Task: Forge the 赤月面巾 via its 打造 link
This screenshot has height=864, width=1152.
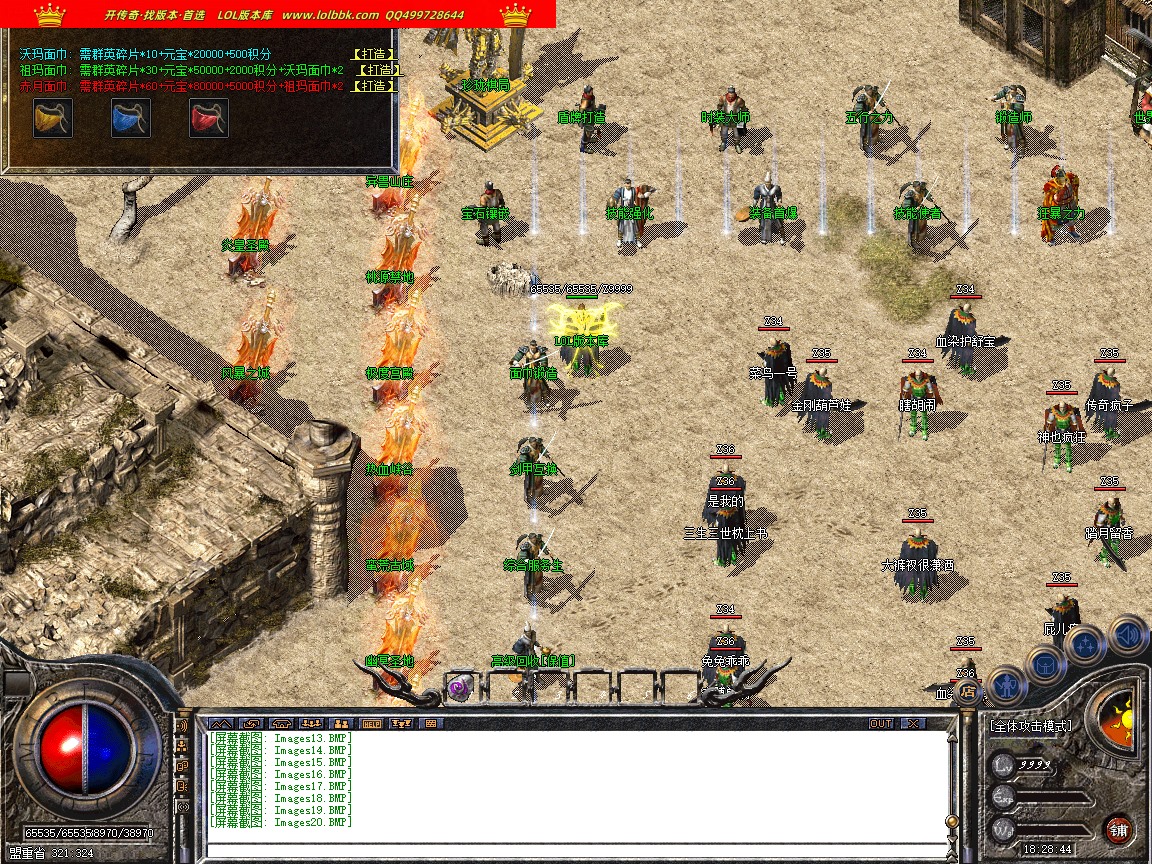Action: (375, 86)
